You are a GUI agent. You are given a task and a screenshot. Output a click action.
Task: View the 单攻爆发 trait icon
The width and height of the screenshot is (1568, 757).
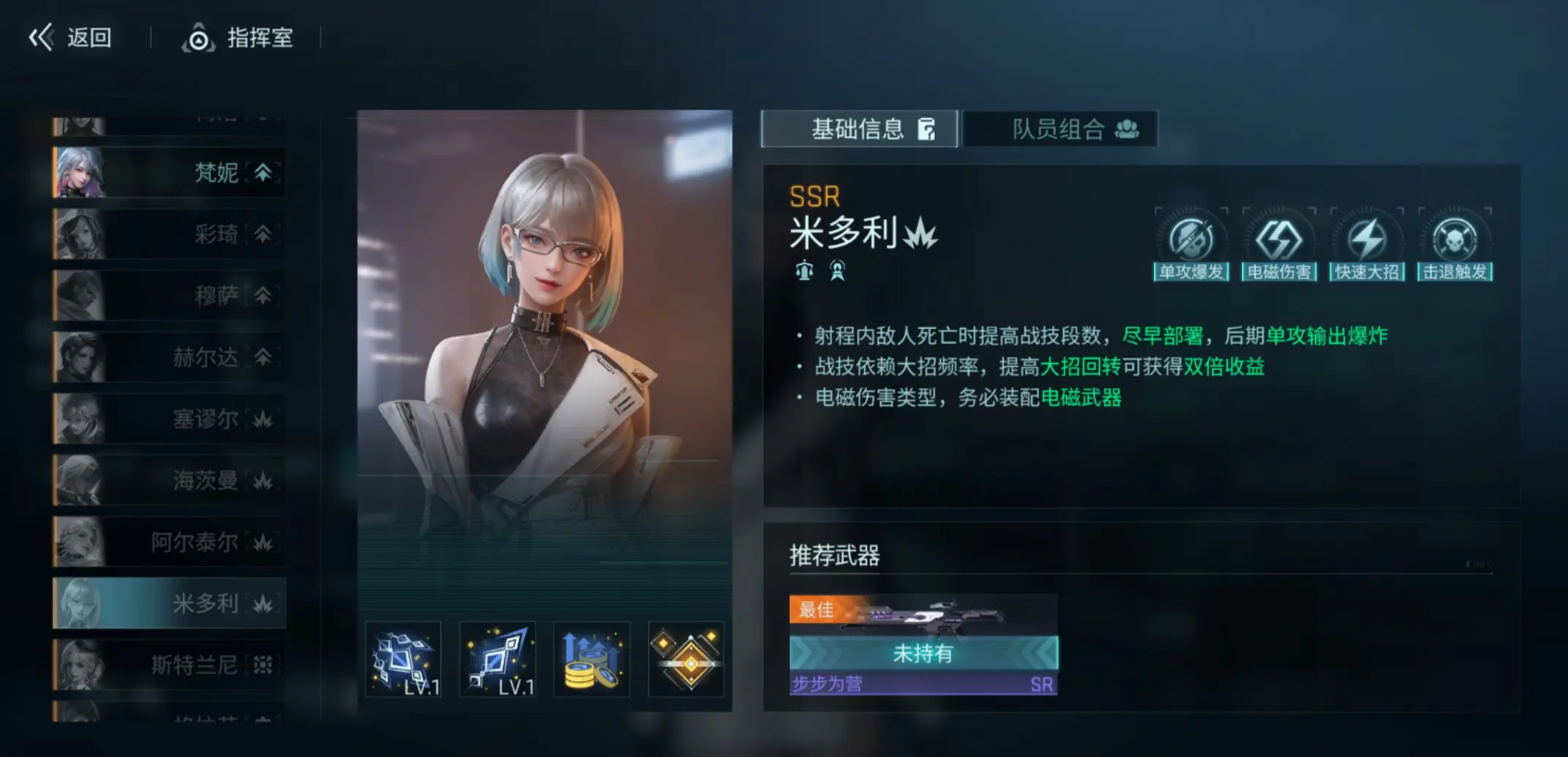click(1191, 244)
